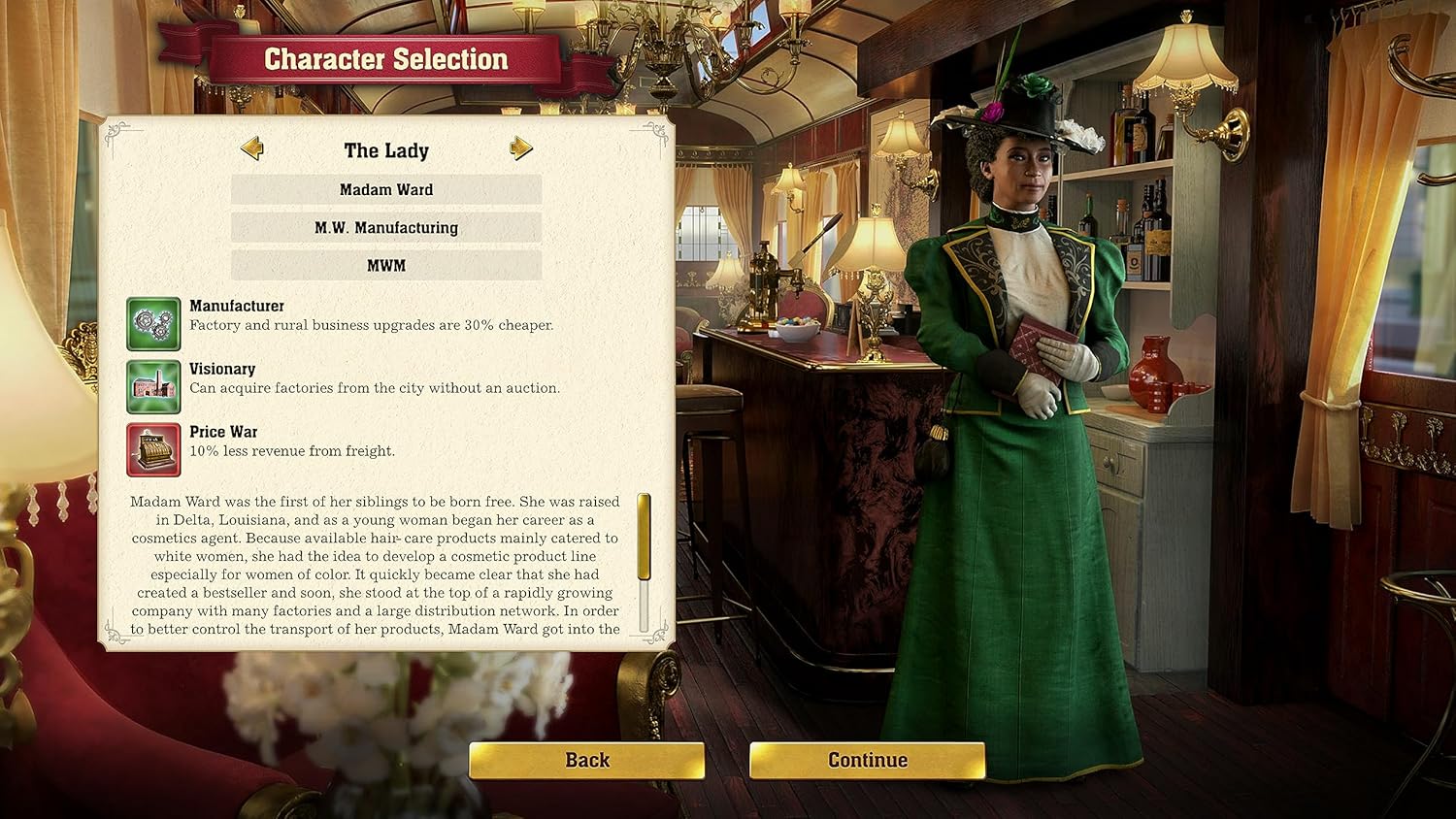Select the Manufacturer gears trait icon

(x=154, y=321)
